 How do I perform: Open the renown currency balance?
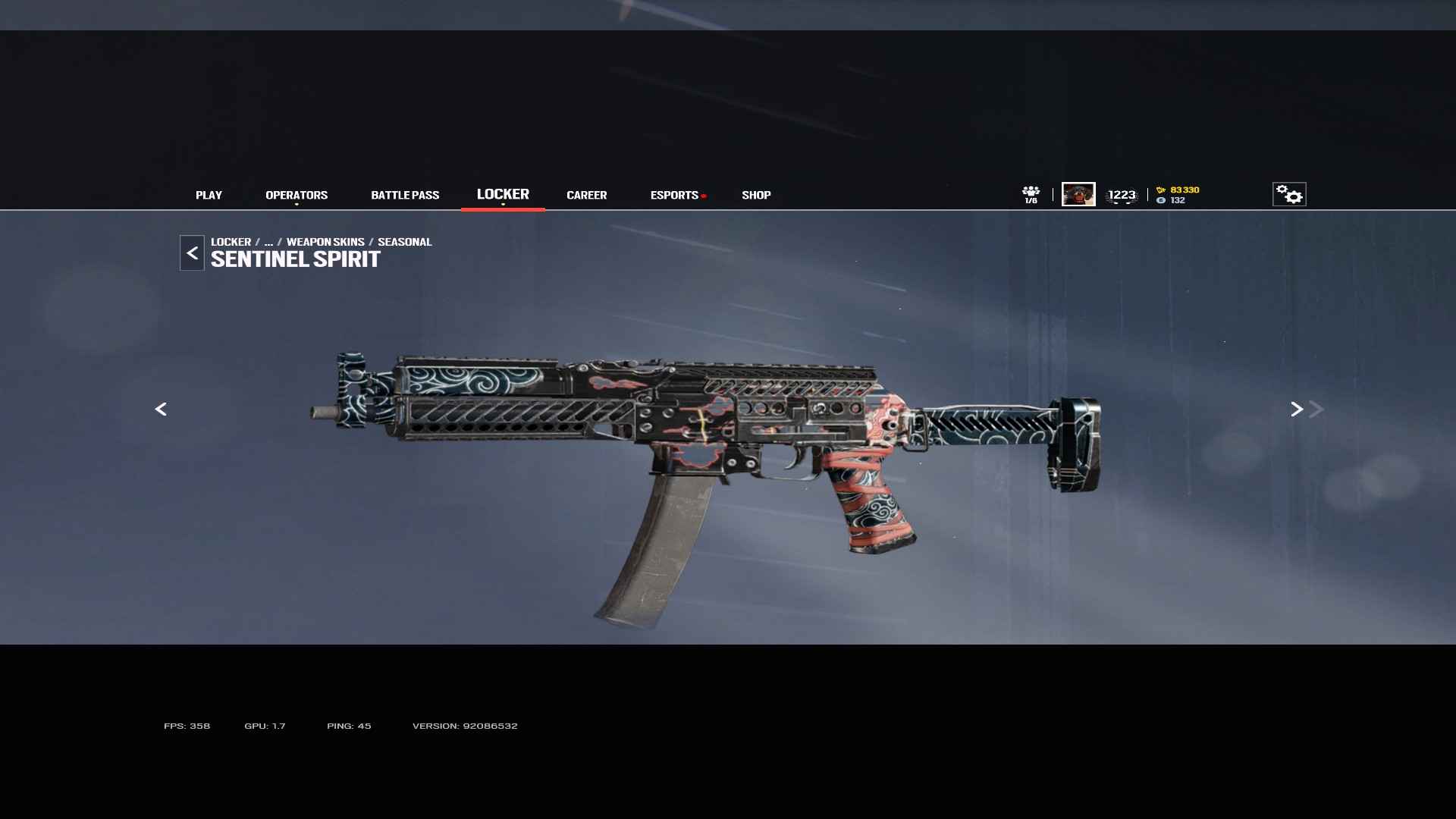coord(1178,190)
